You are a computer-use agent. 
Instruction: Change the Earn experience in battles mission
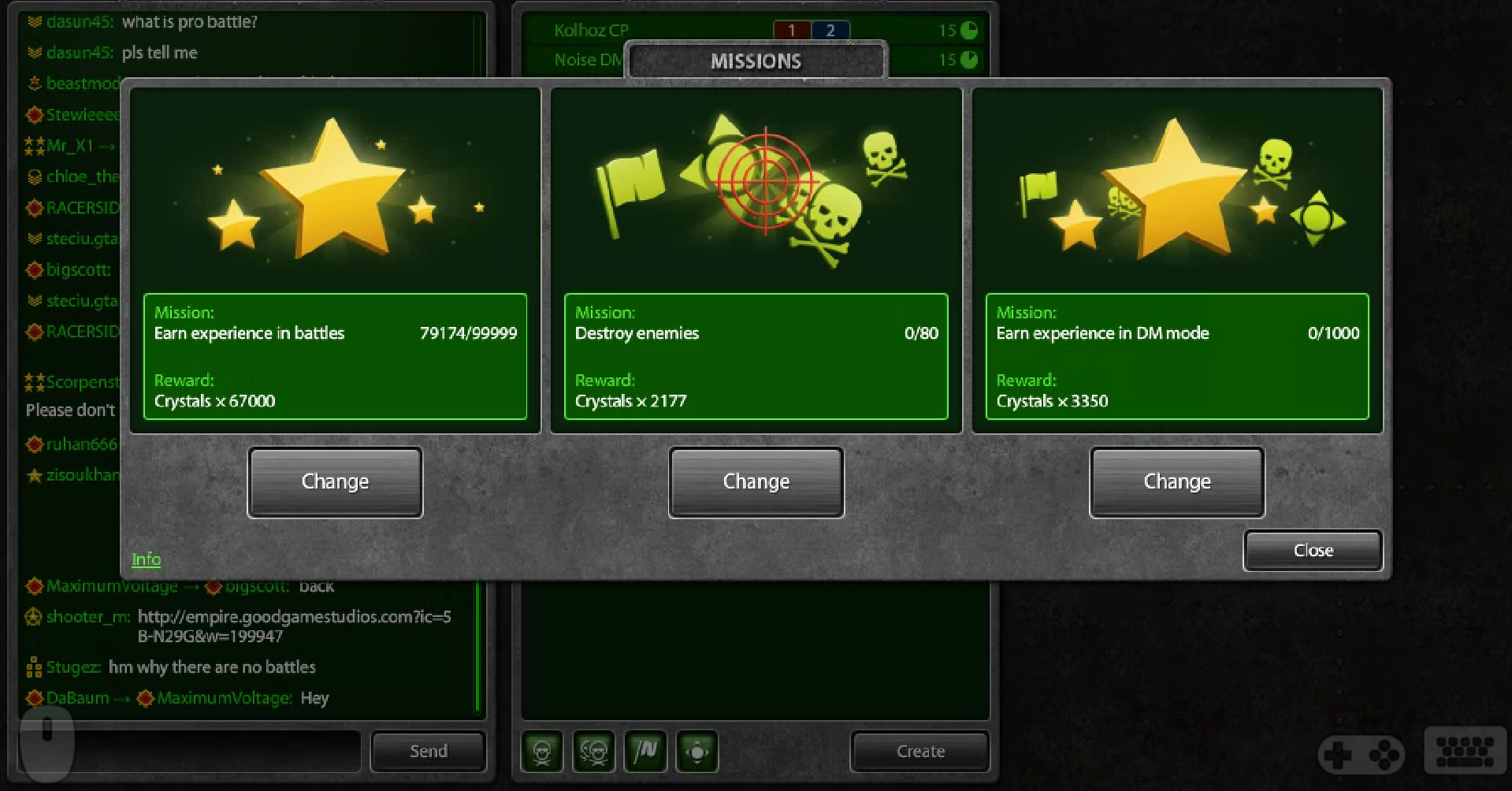tap(335, 481)
